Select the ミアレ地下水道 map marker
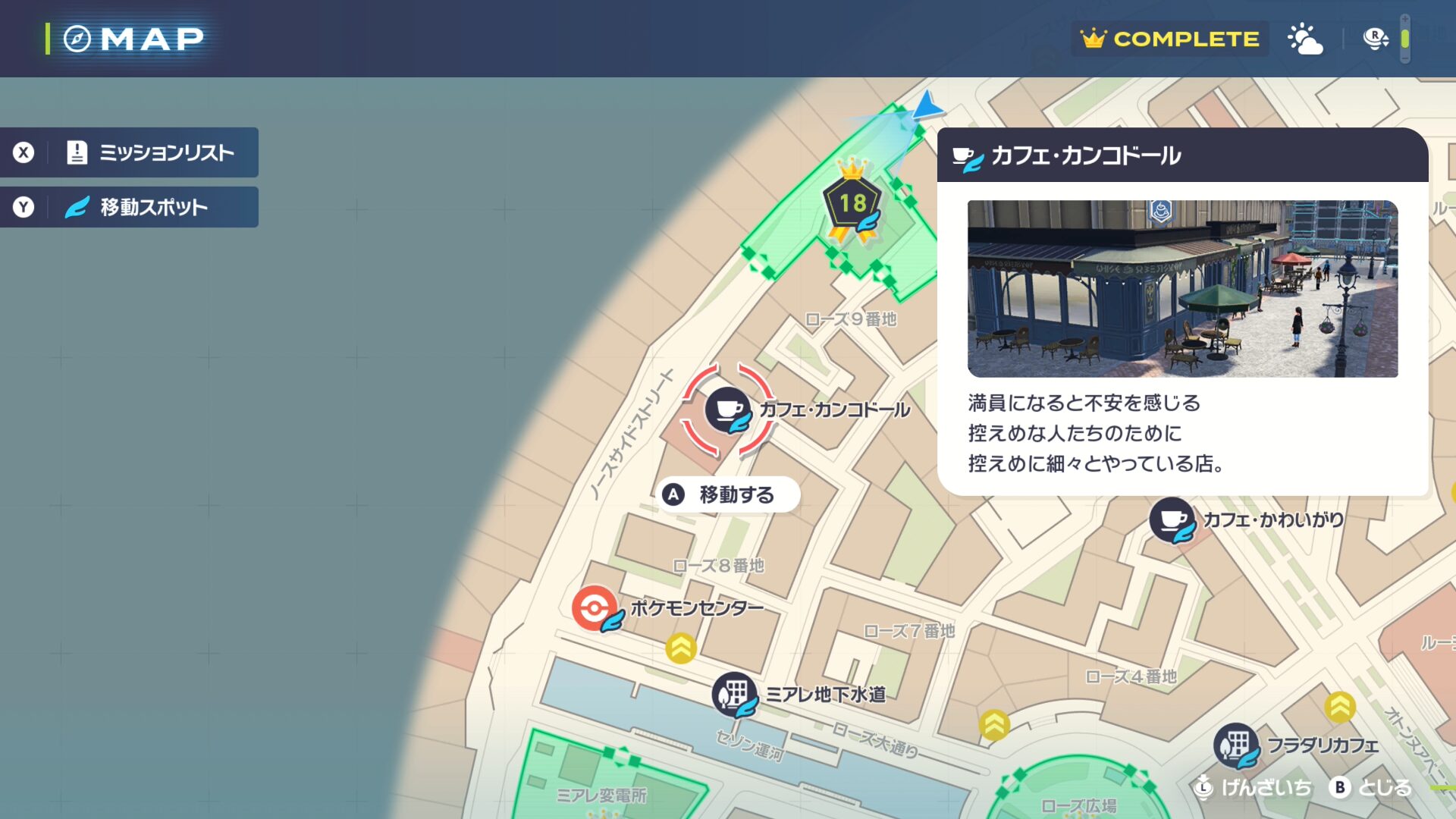This screenshot has width=1456, height=819. tap(733, 694)
